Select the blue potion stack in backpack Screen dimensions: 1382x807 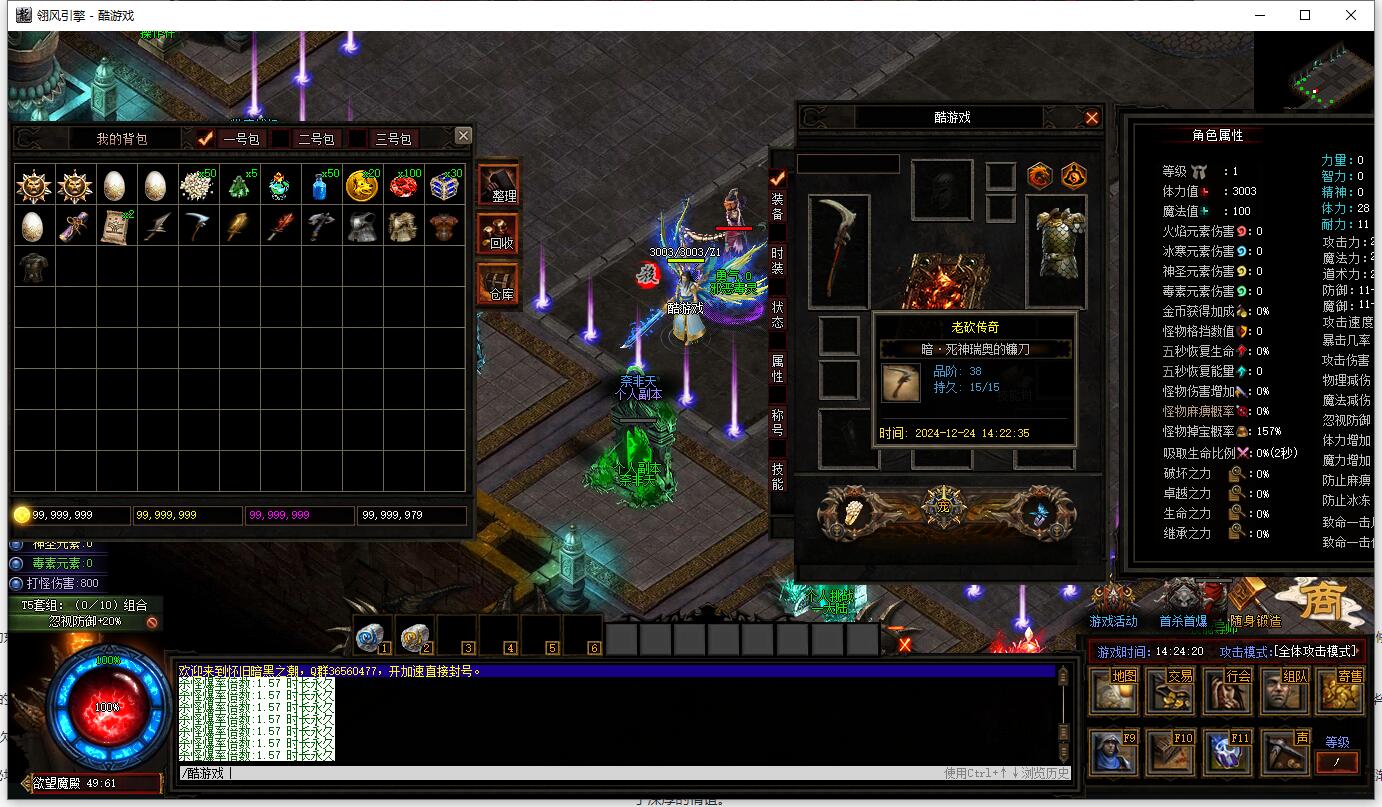[x=321, y=185]
